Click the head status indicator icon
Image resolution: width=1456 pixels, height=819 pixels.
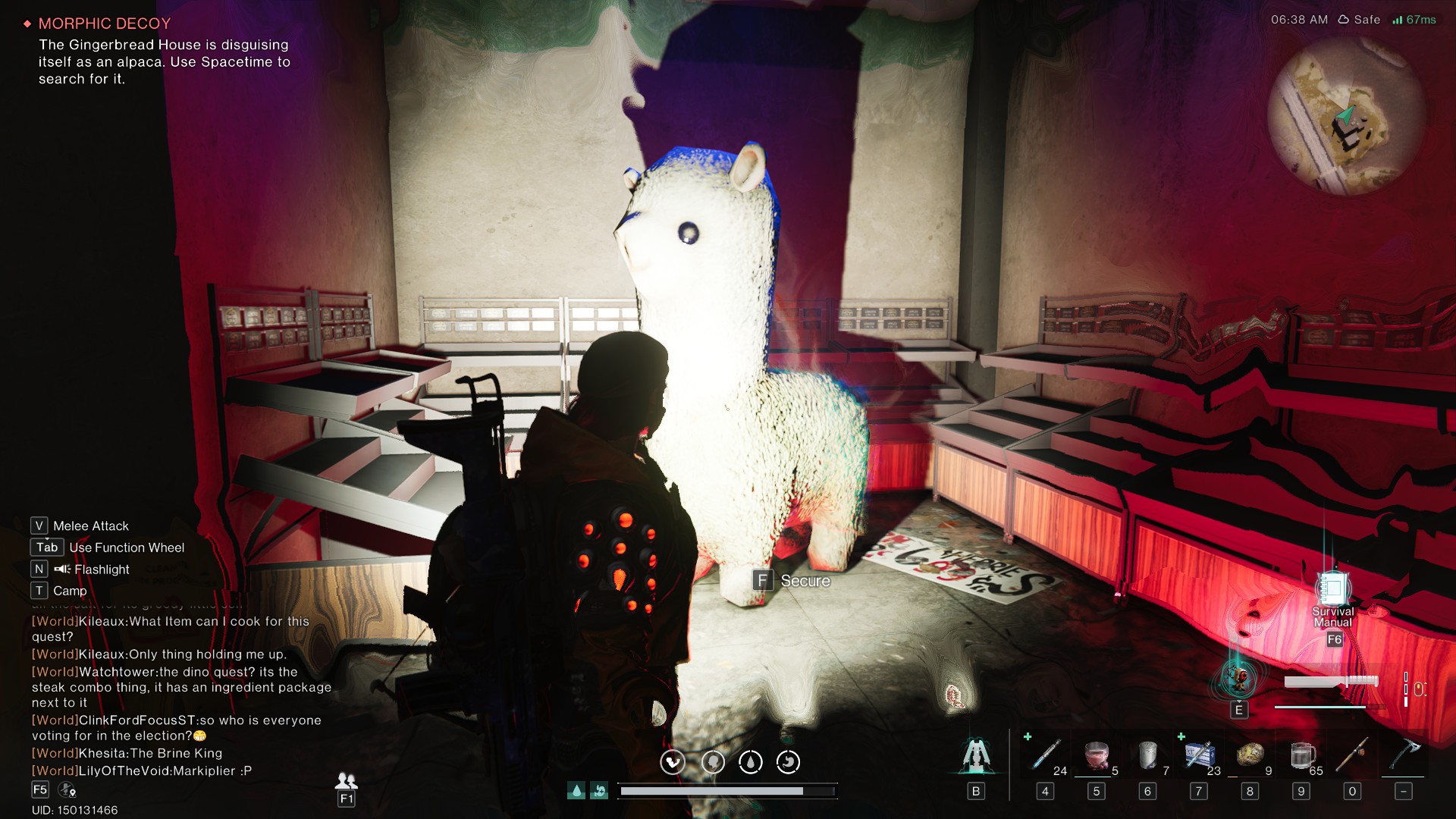713,762
